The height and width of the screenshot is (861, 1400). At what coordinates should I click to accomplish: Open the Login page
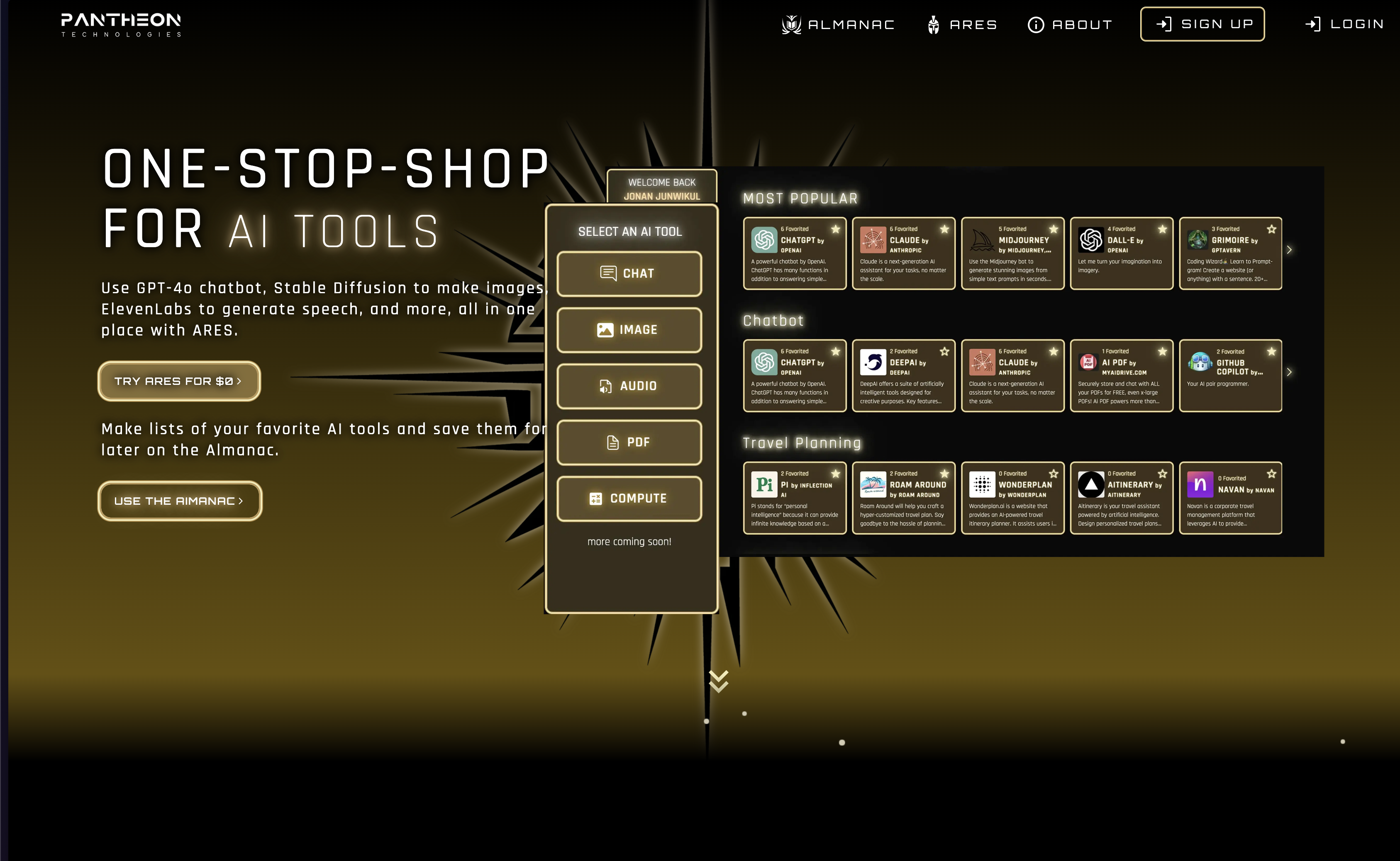[1344, 24]
